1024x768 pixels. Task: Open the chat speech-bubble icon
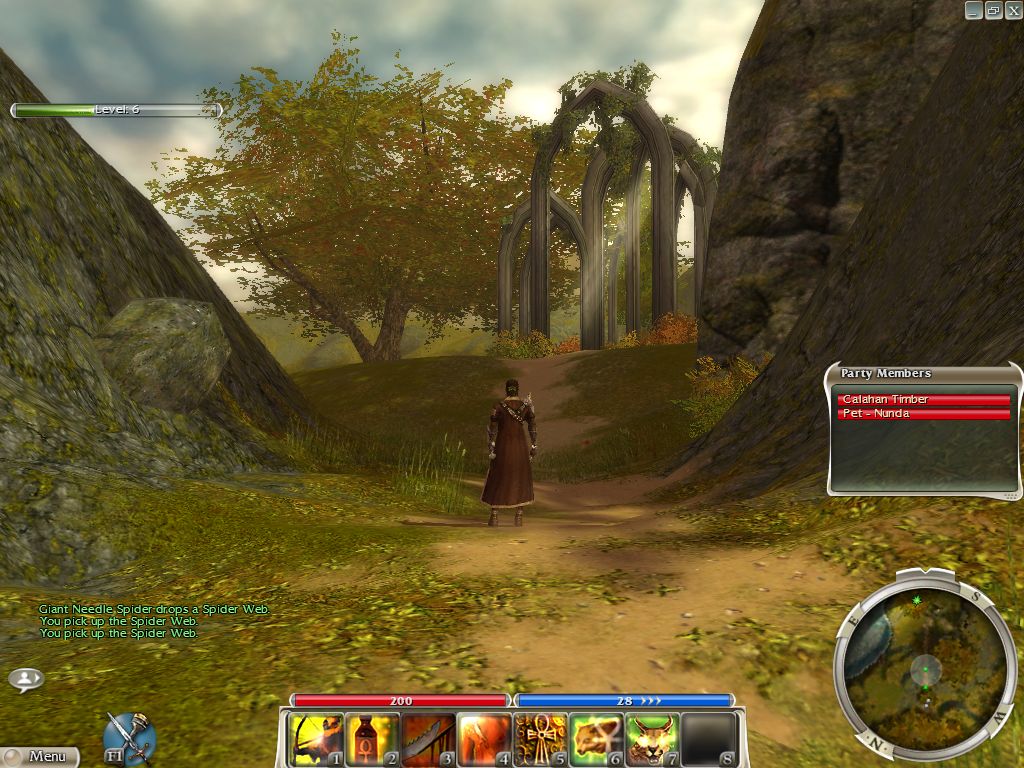pos(26,679)
